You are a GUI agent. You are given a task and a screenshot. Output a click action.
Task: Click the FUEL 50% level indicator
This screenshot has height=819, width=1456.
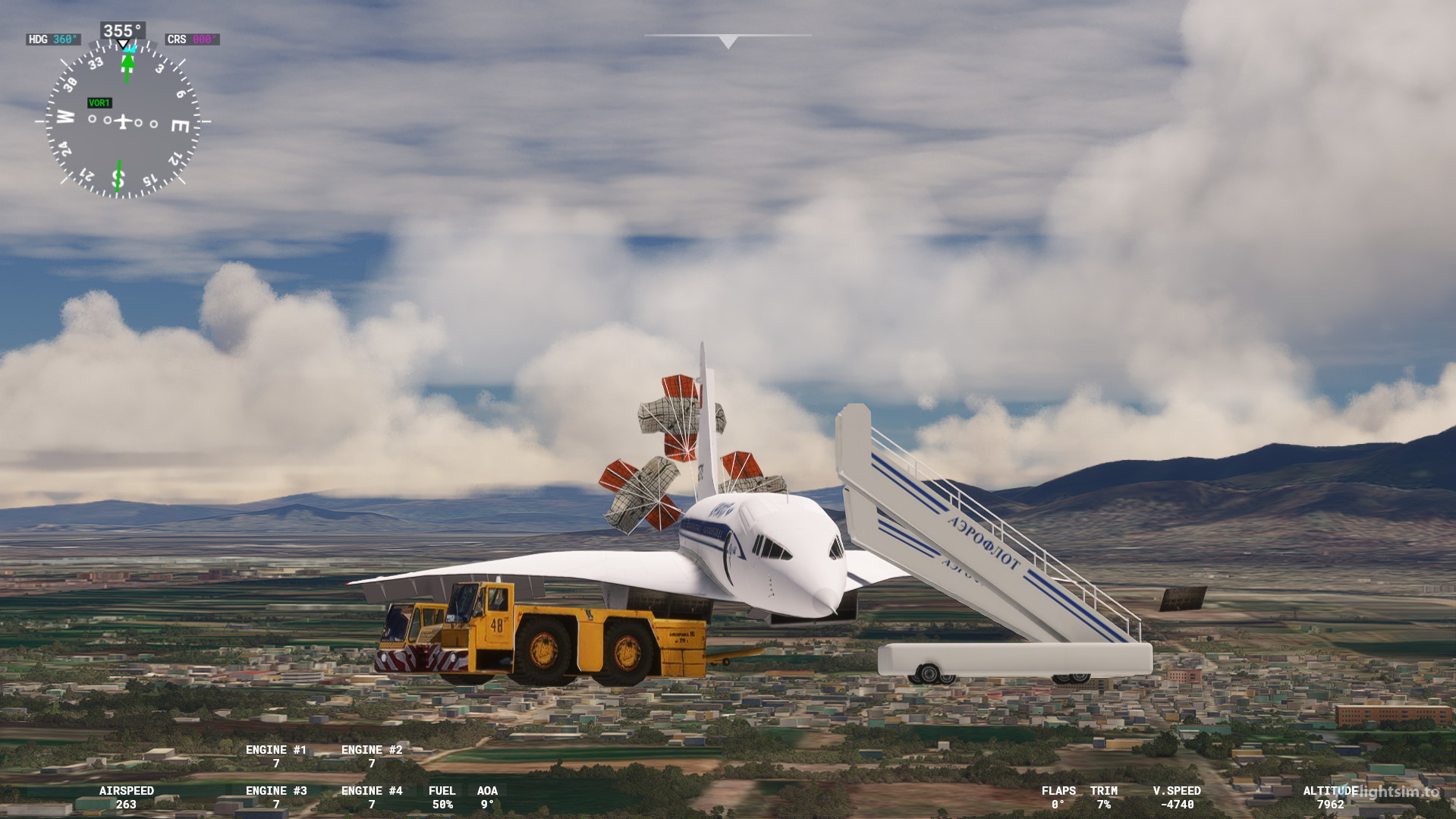[x=442, y=797]
